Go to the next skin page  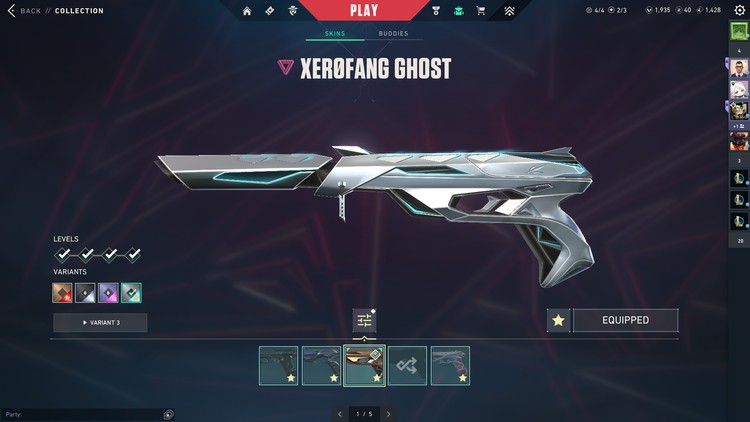pos(388,414)
